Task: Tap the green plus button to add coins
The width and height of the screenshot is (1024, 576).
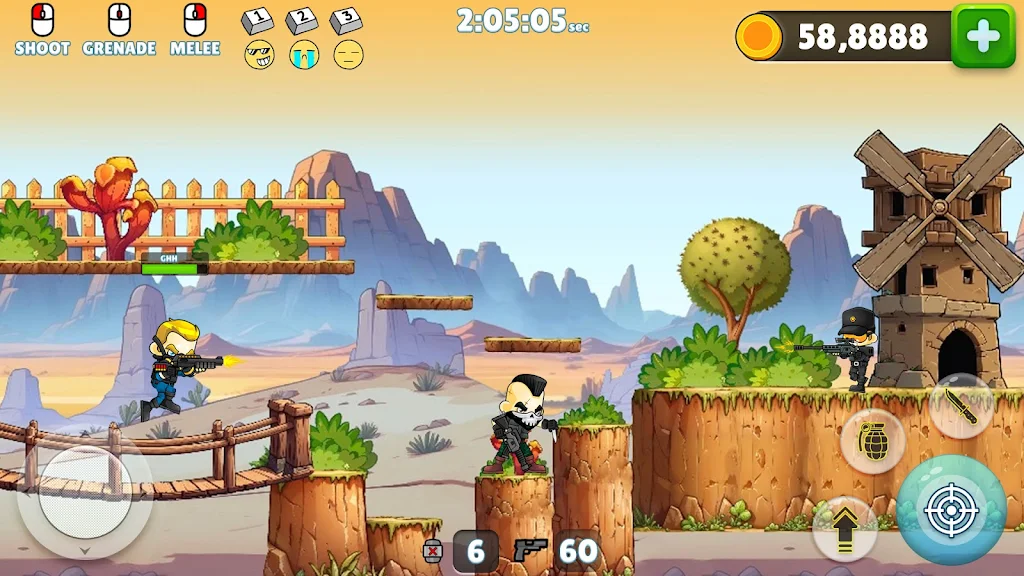Action: coord(982,36)
